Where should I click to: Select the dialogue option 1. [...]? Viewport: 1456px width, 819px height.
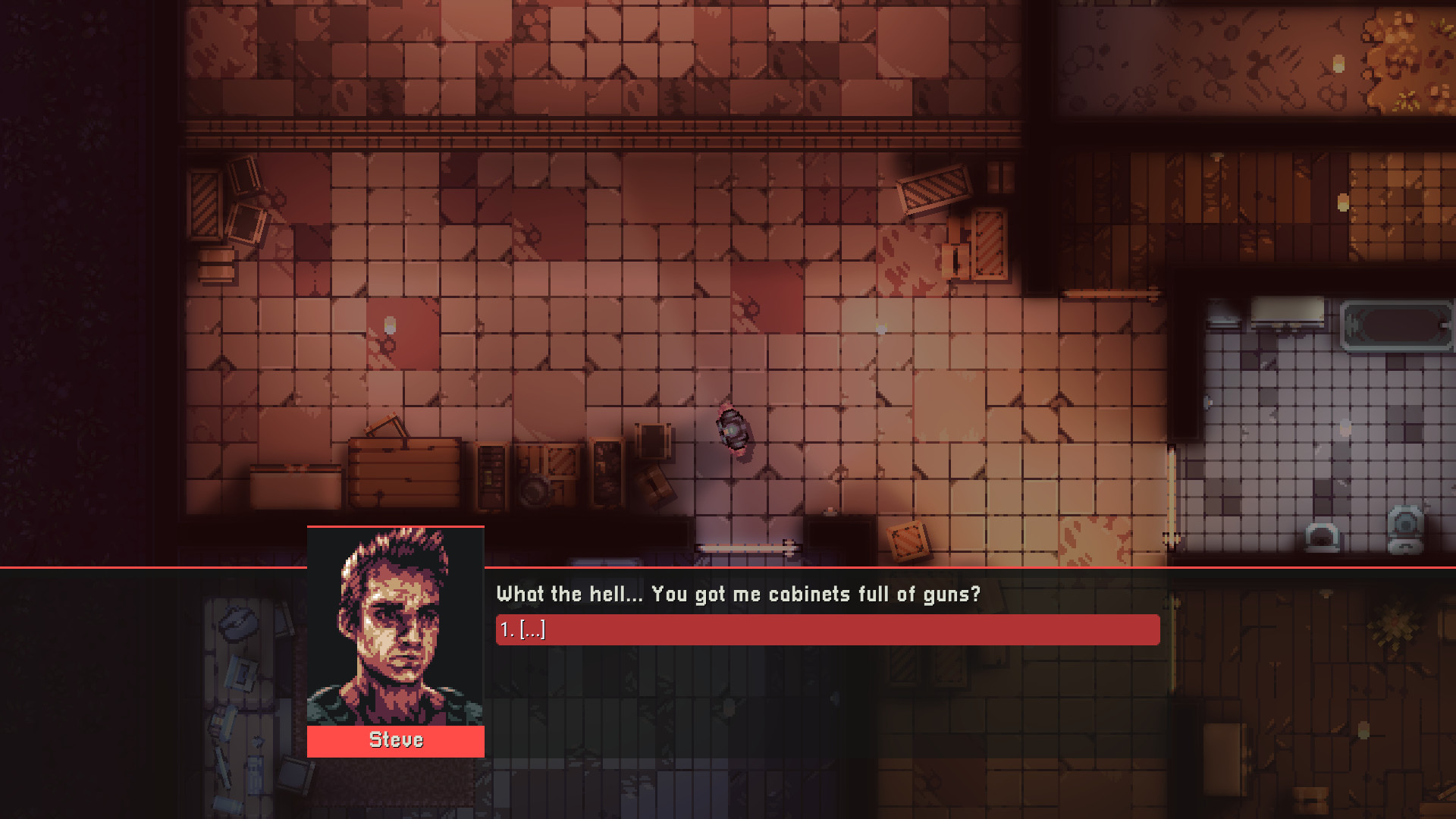pos(827,629)
